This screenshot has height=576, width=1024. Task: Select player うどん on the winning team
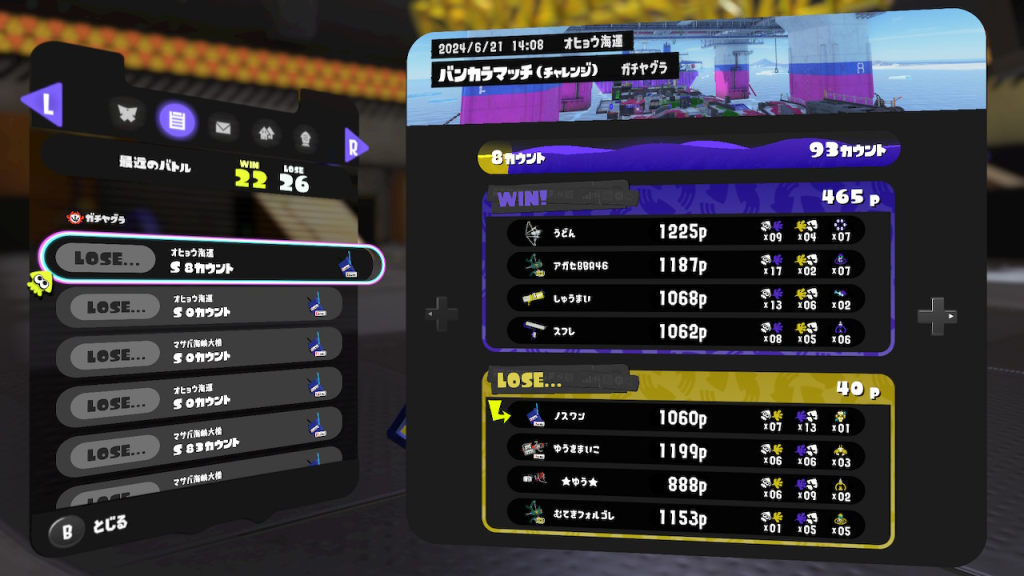[x=685, y=233]
